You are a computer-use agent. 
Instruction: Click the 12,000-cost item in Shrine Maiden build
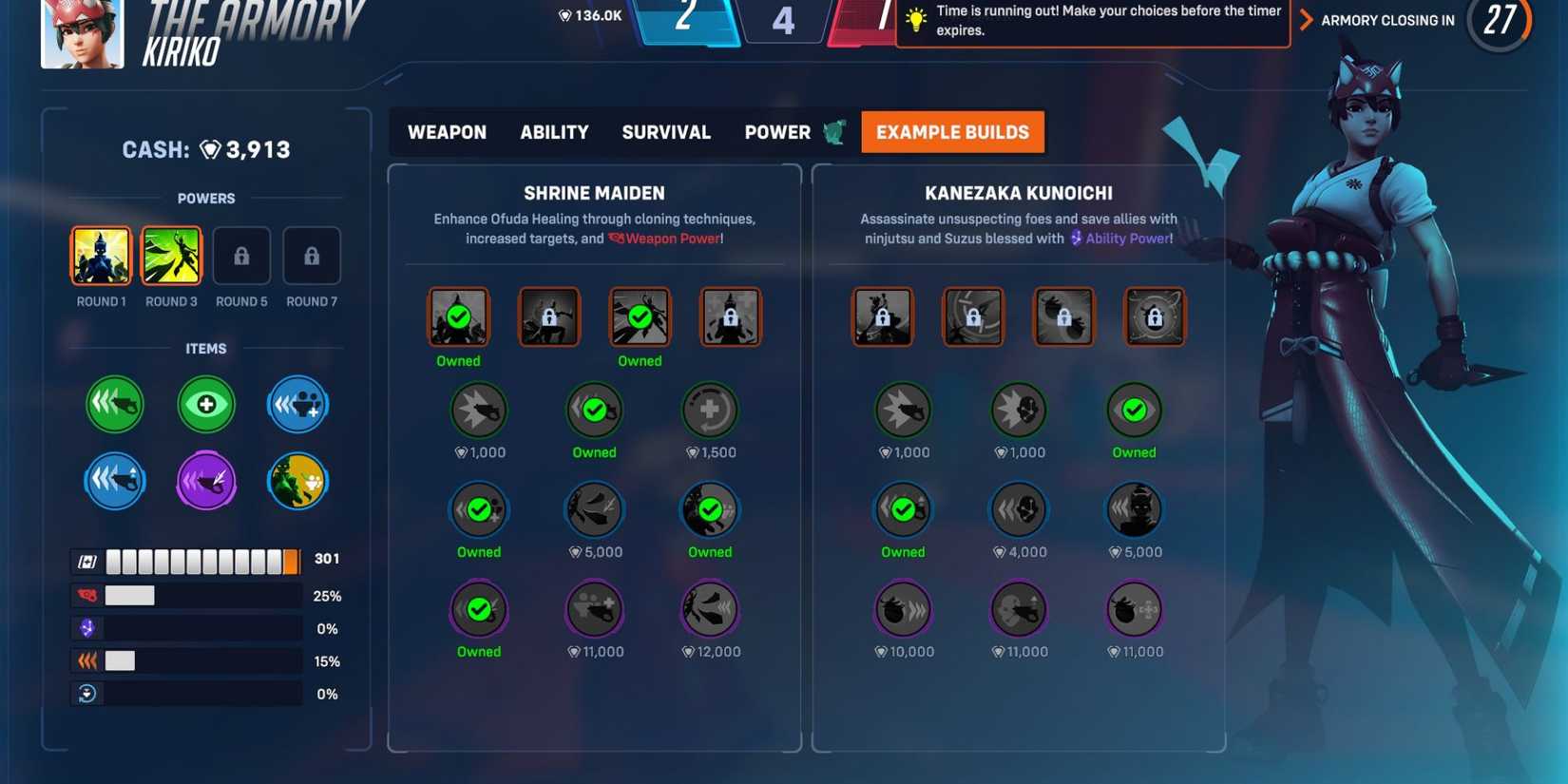710,610
